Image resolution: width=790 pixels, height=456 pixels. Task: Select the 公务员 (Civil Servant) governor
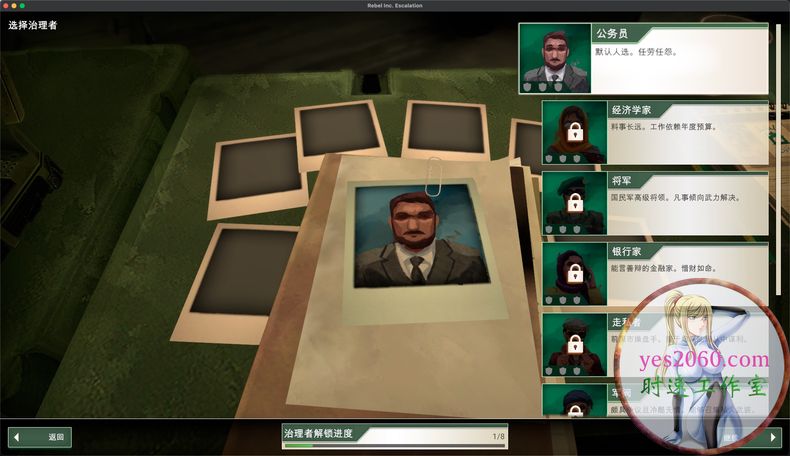coord(643,59)
